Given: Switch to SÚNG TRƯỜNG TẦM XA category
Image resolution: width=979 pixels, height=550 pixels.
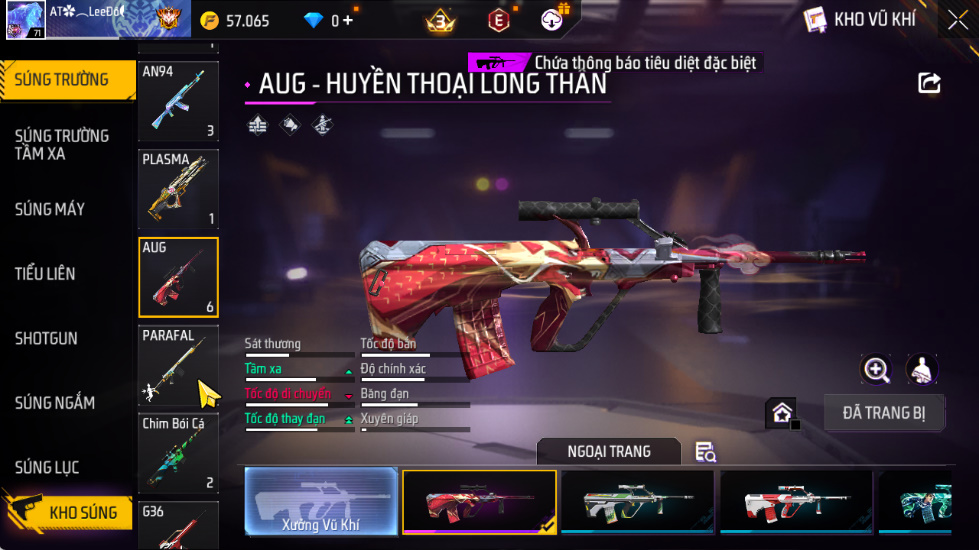Looking at the screenshot, I should click(x=62, y=144).
